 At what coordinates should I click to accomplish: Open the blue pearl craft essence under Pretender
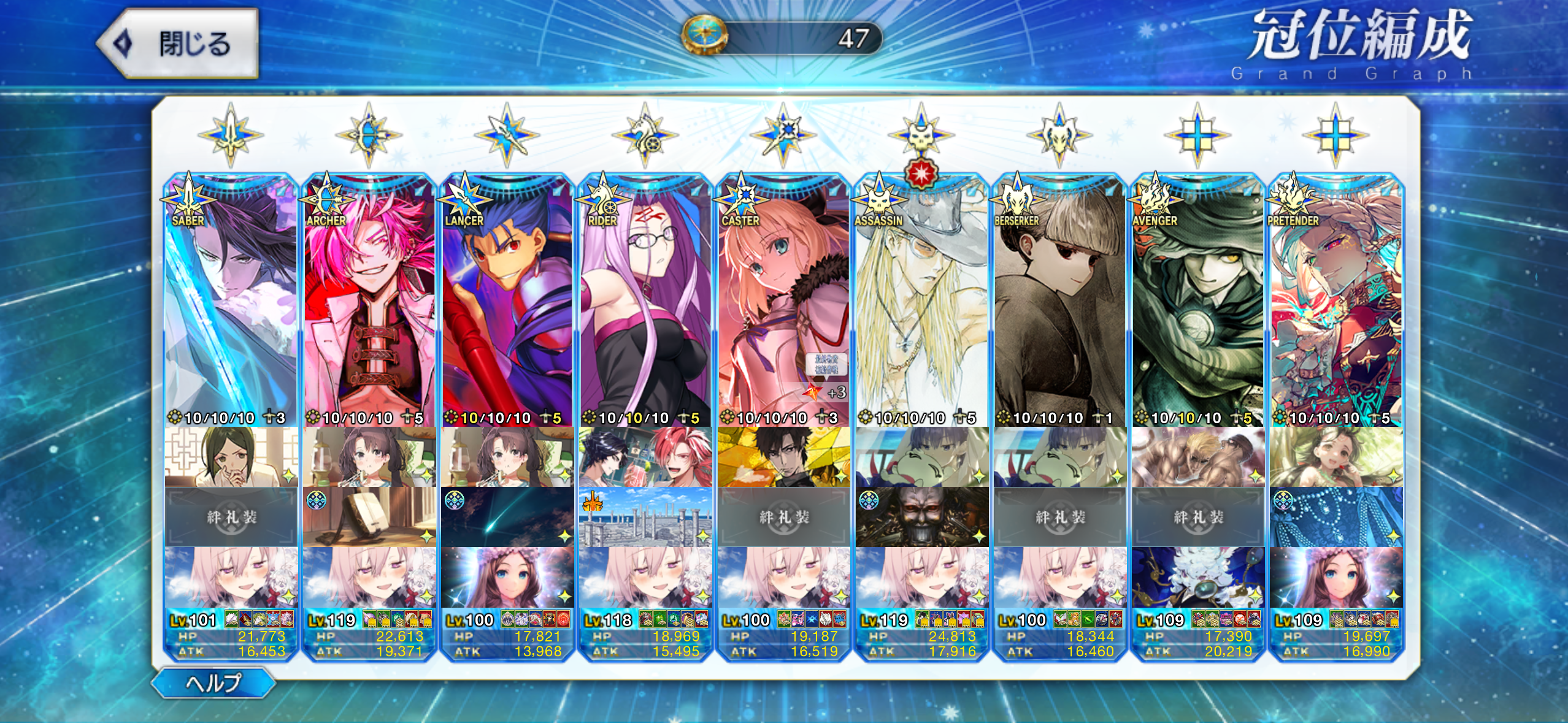tap(1336, 517)
